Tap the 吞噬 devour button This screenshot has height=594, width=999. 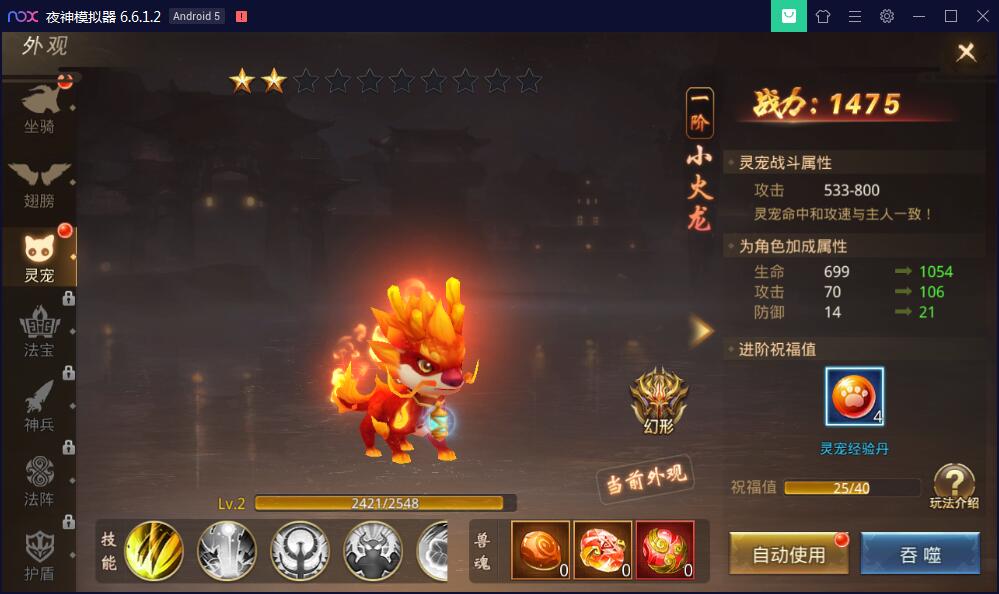click(x=920, y=554)
